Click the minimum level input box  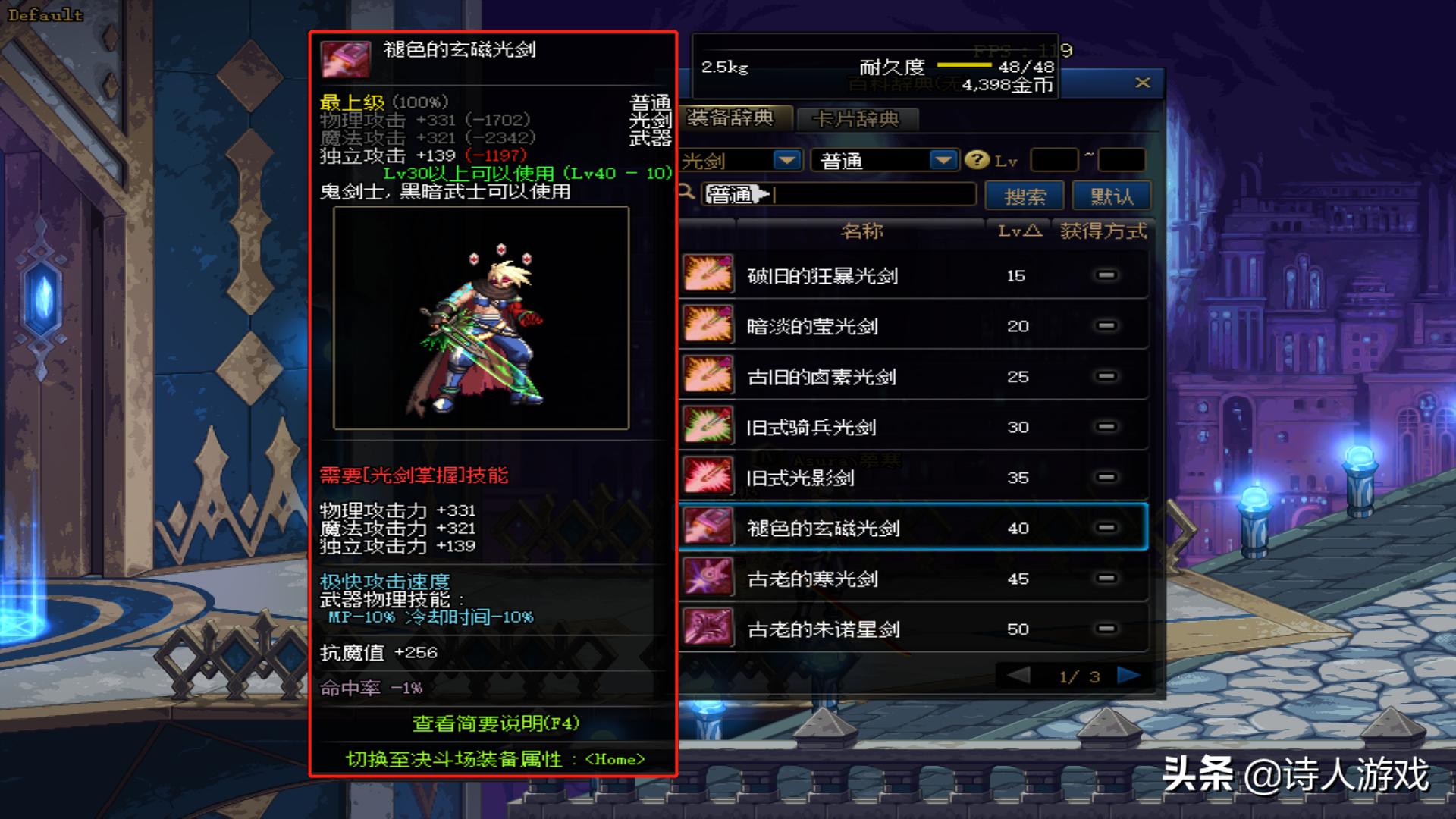click(1053, 161)
